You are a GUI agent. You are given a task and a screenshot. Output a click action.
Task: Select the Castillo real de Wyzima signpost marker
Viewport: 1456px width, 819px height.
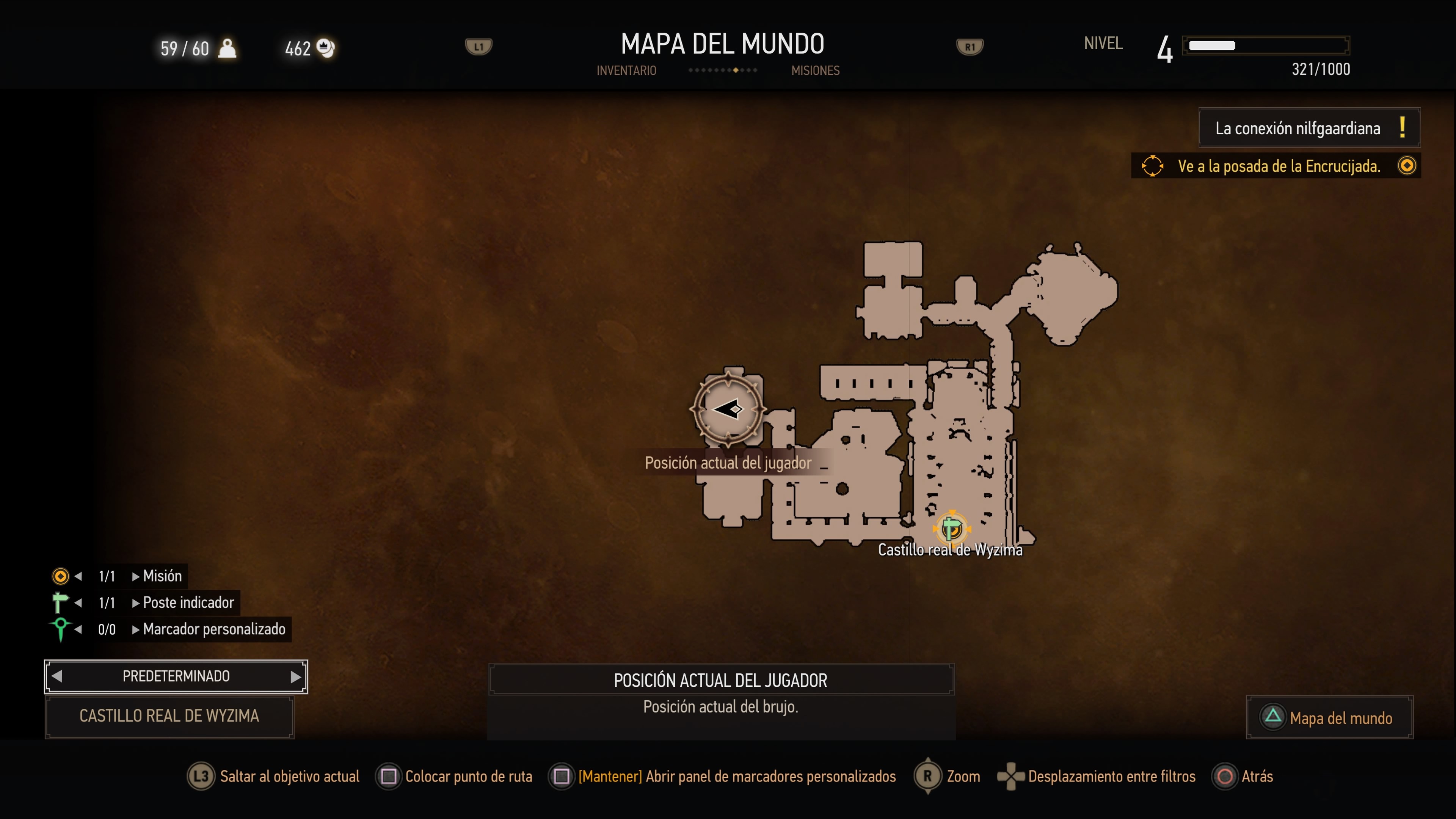[x=952, y=528]
